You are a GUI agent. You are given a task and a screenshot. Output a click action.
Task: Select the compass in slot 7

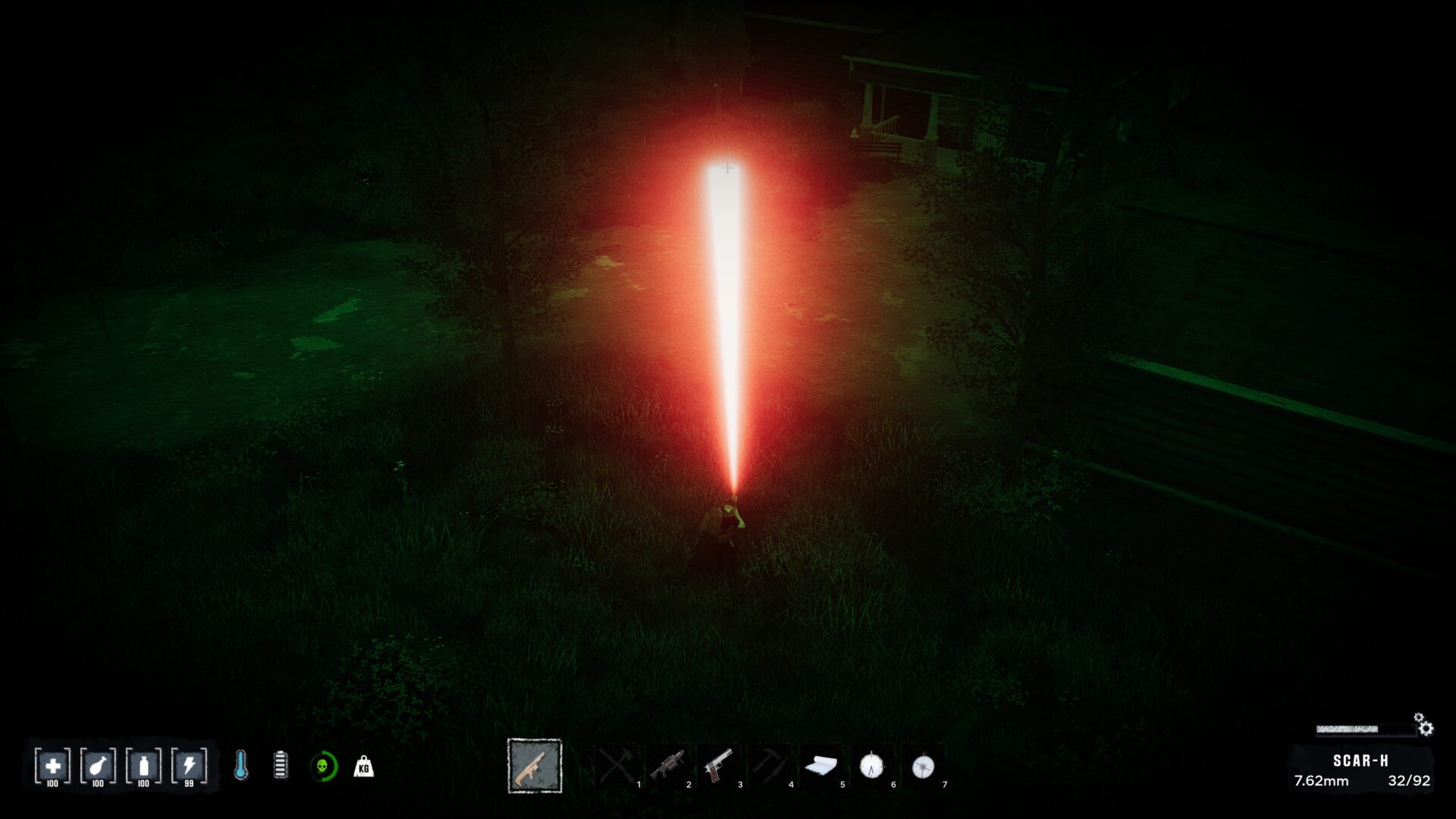click(x=923, y=766)
